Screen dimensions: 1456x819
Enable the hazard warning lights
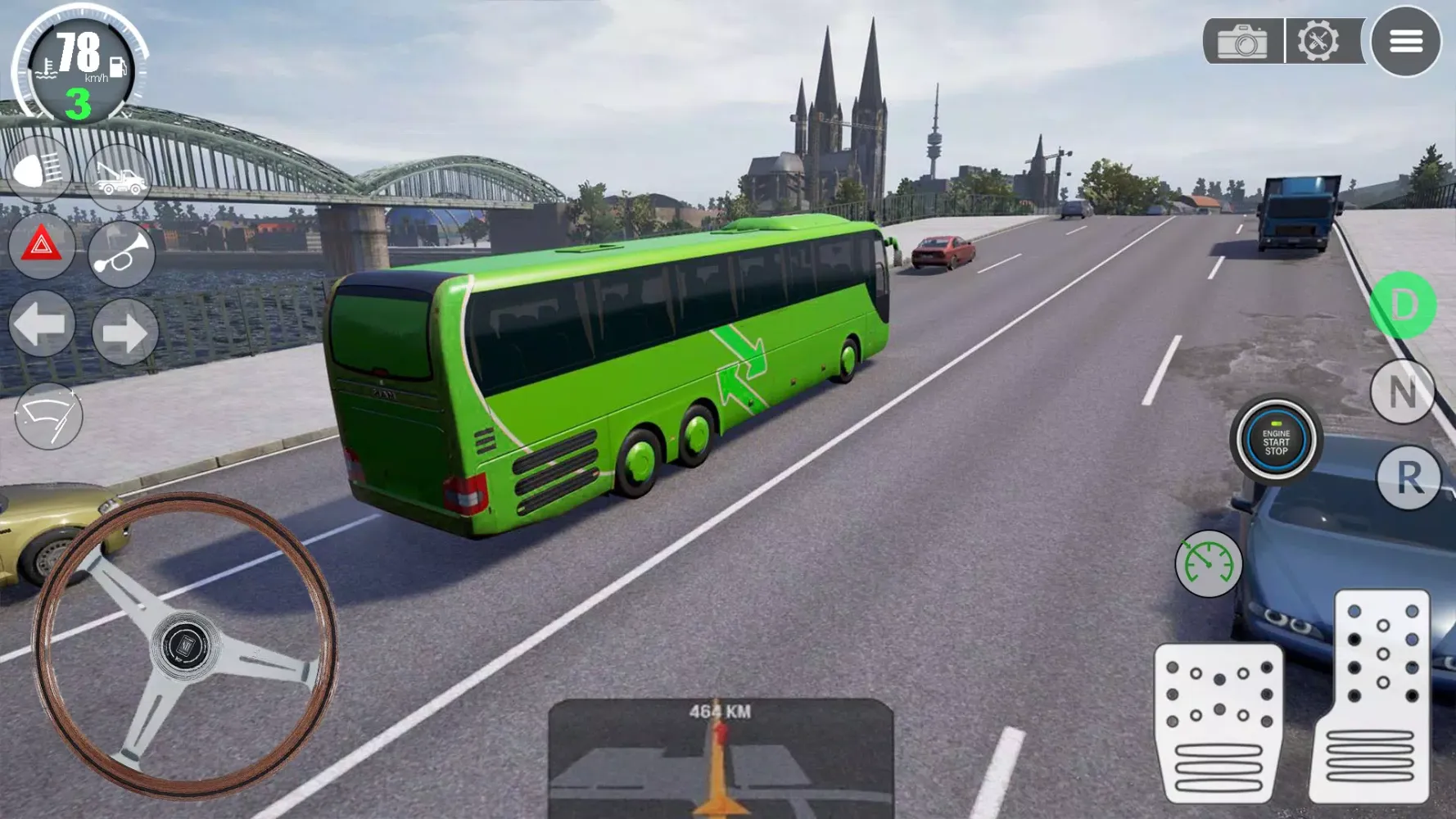pos(40,251)
